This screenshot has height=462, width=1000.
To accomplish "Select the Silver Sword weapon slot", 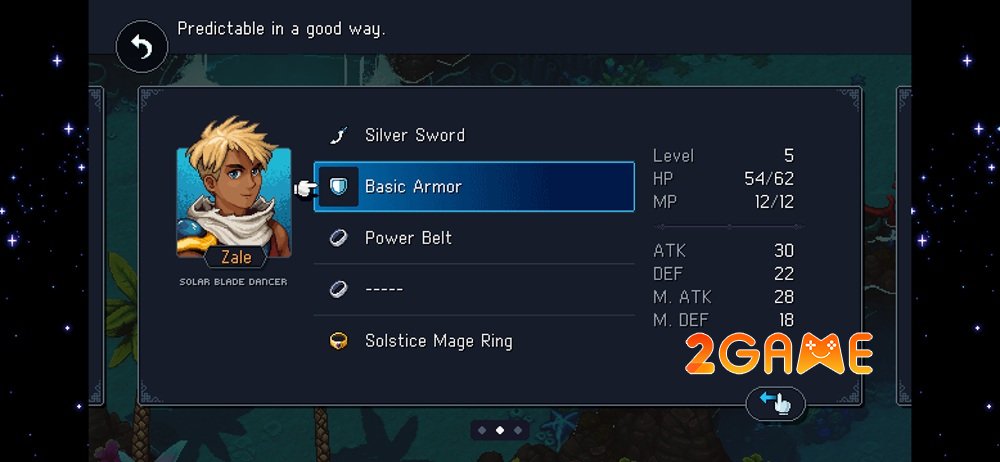I will 473,135.
